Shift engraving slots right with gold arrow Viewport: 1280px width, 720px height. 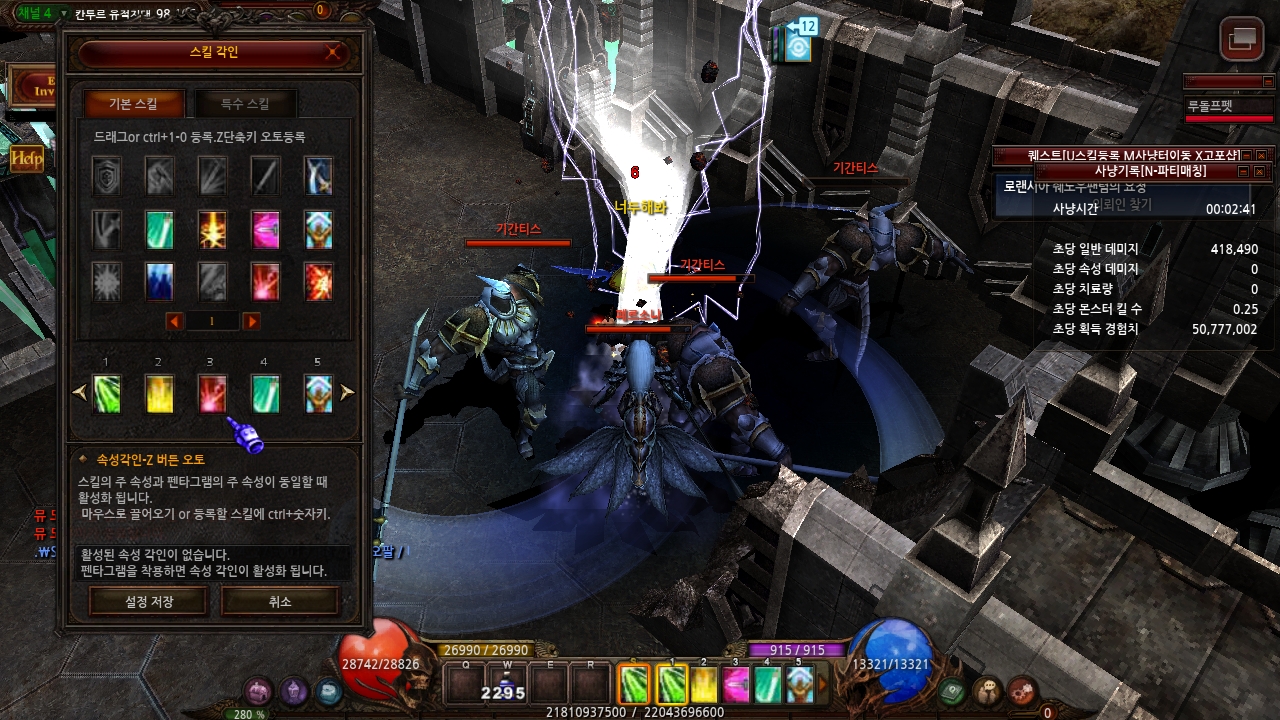[347, 393]
